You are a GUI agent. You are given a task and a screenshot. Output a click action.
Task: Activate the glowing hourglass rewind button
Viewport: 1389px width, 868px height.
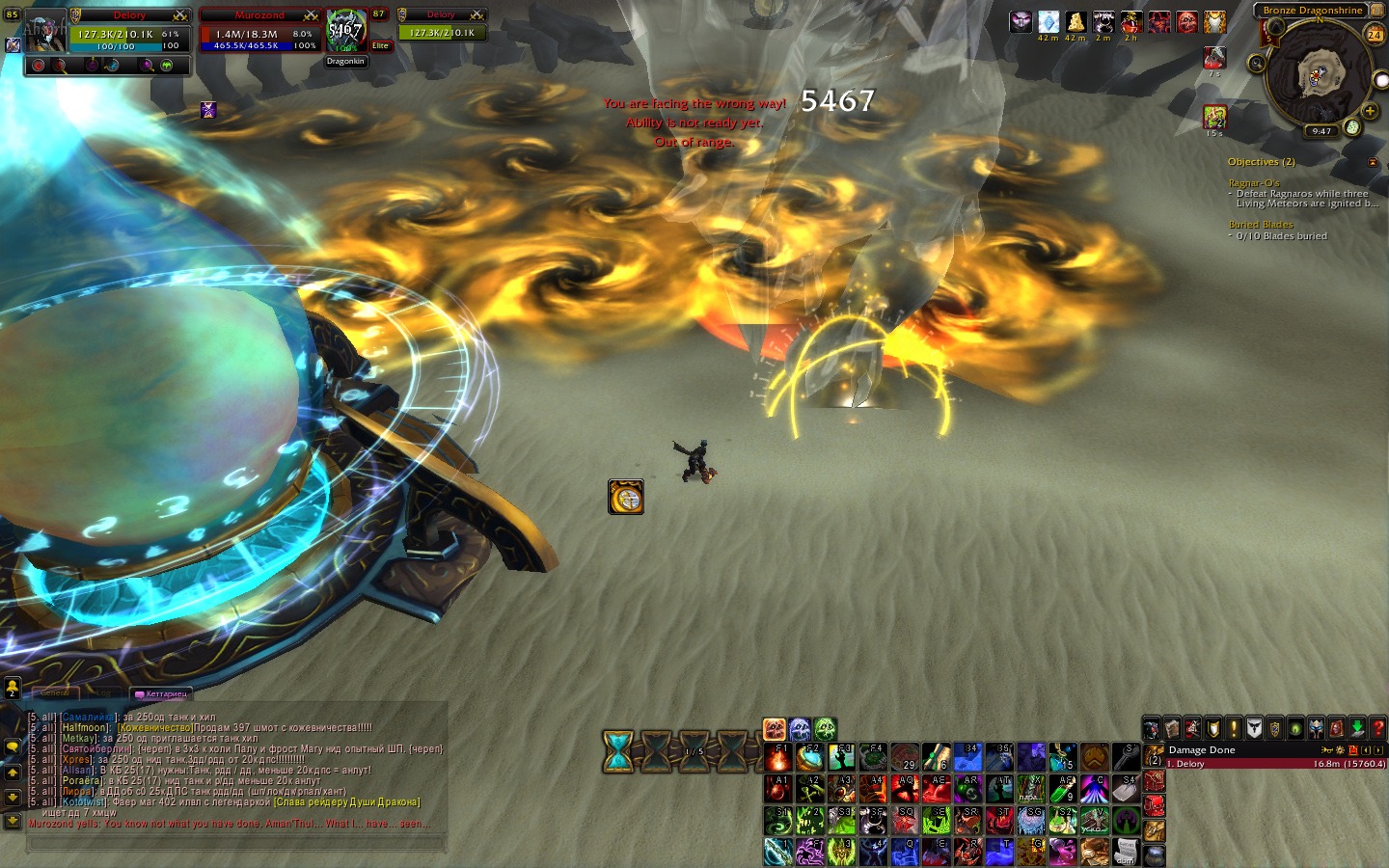point(618,751)
